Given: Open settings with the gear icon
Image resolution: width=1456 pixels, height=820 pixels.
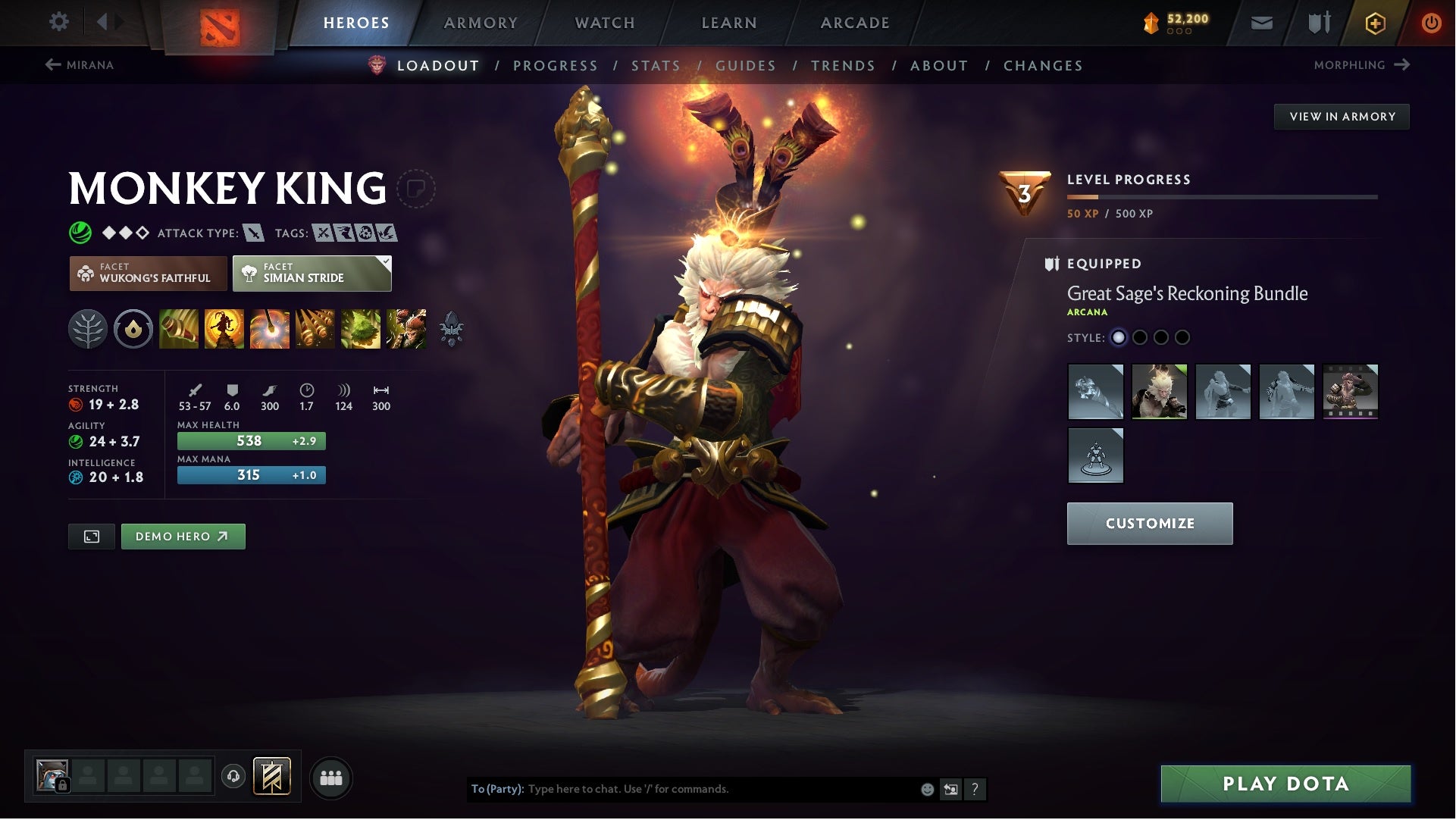Looking at the screenshot, I should (59, 21).
